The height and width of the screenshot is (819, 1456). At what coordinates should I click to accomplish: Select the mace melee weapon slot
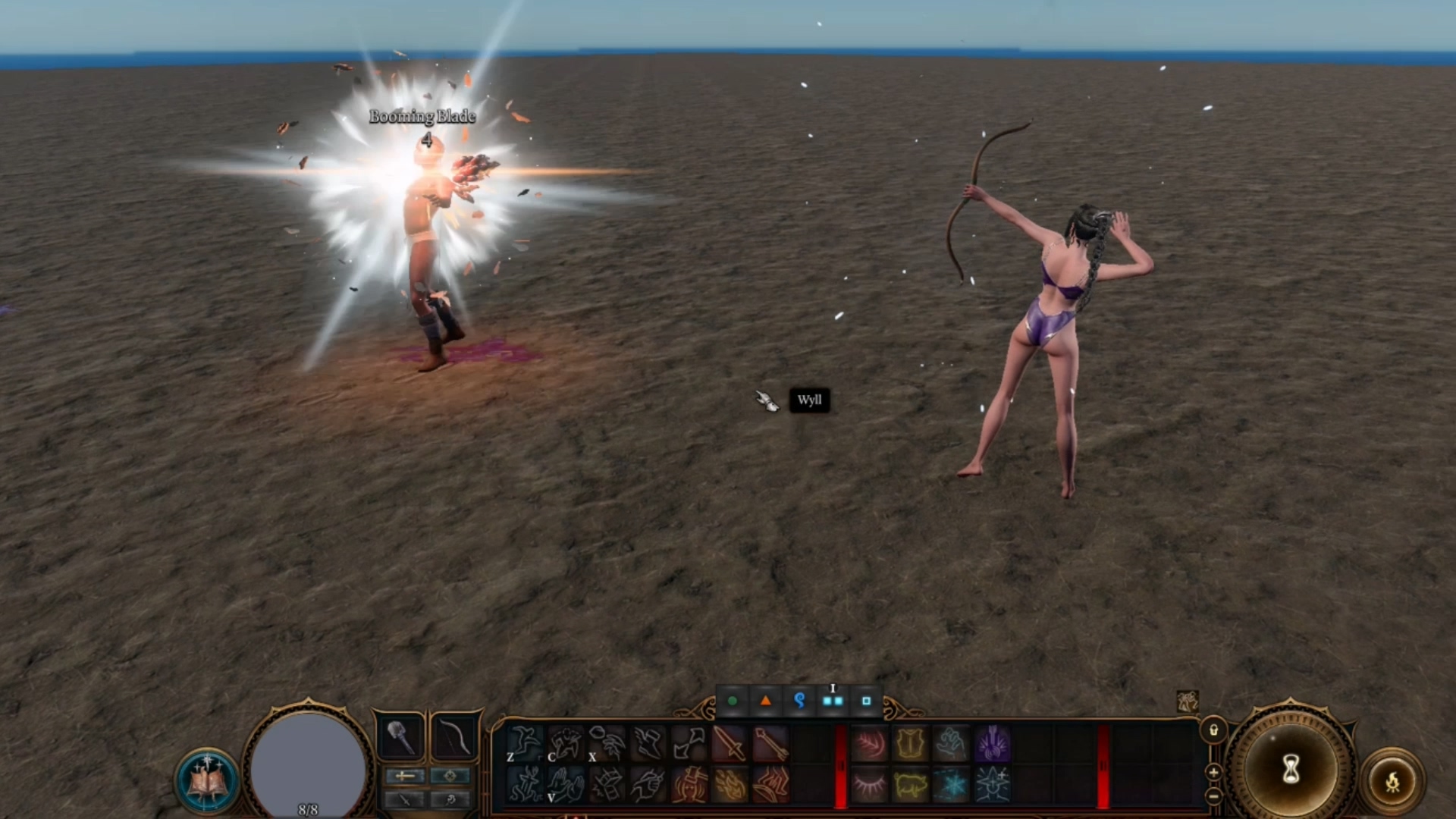coord(400,737)
